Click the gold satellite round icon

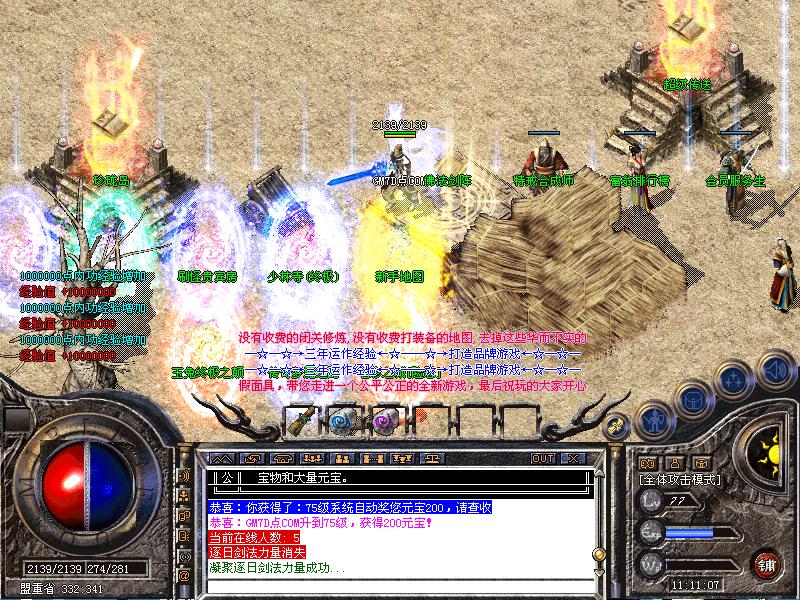click(618, 425)
